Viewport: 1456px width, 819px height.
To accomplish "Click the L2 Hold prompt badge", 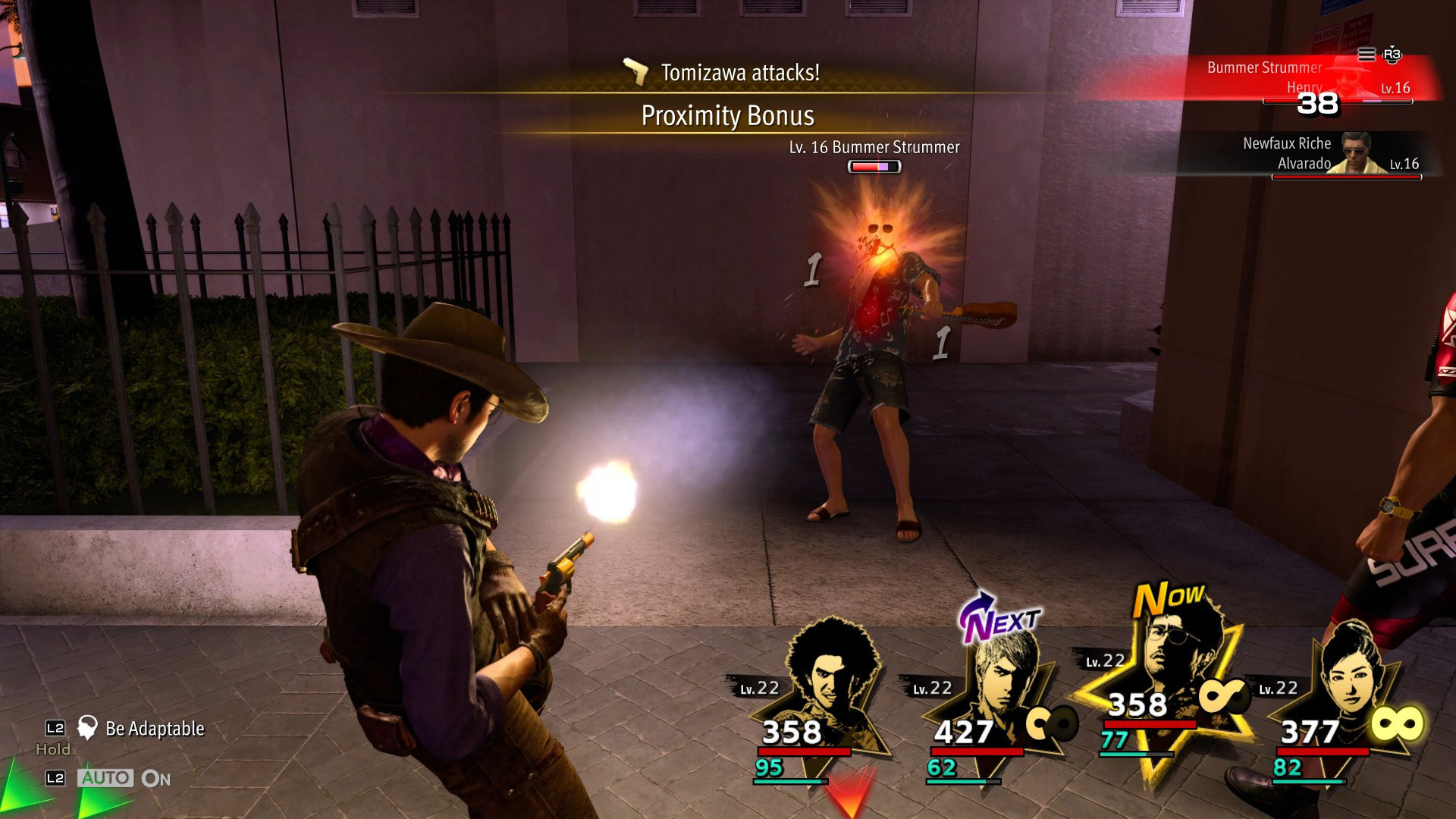I will [53, 729].
